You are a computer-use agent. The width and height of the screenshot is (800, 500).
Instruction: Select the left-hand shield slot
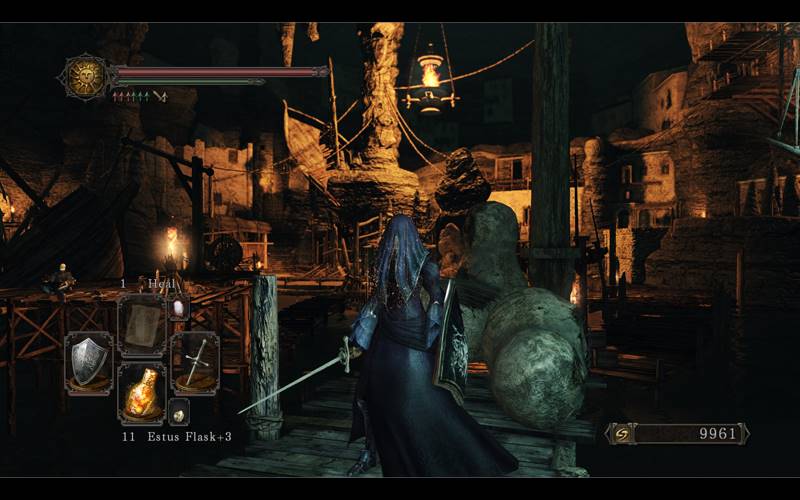coord(88,359)
